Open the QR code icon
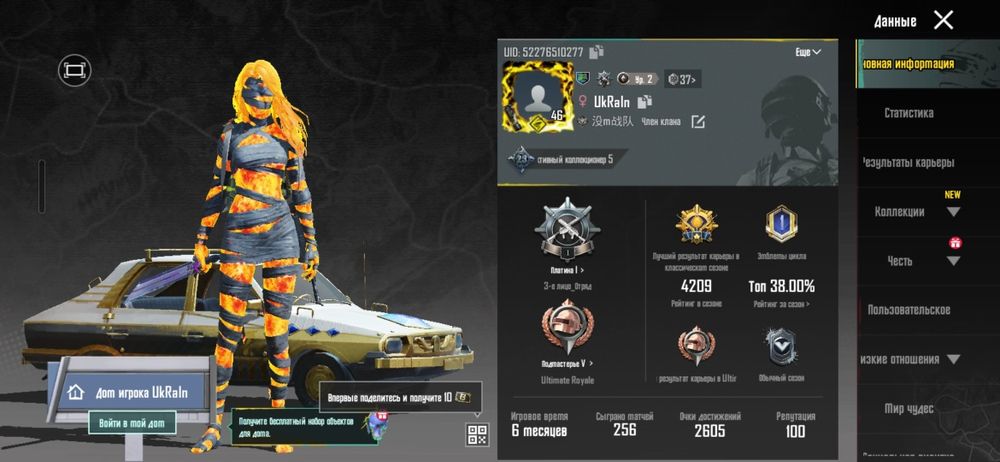This screenshot has height=462, width=1000. tap(476, 434)
